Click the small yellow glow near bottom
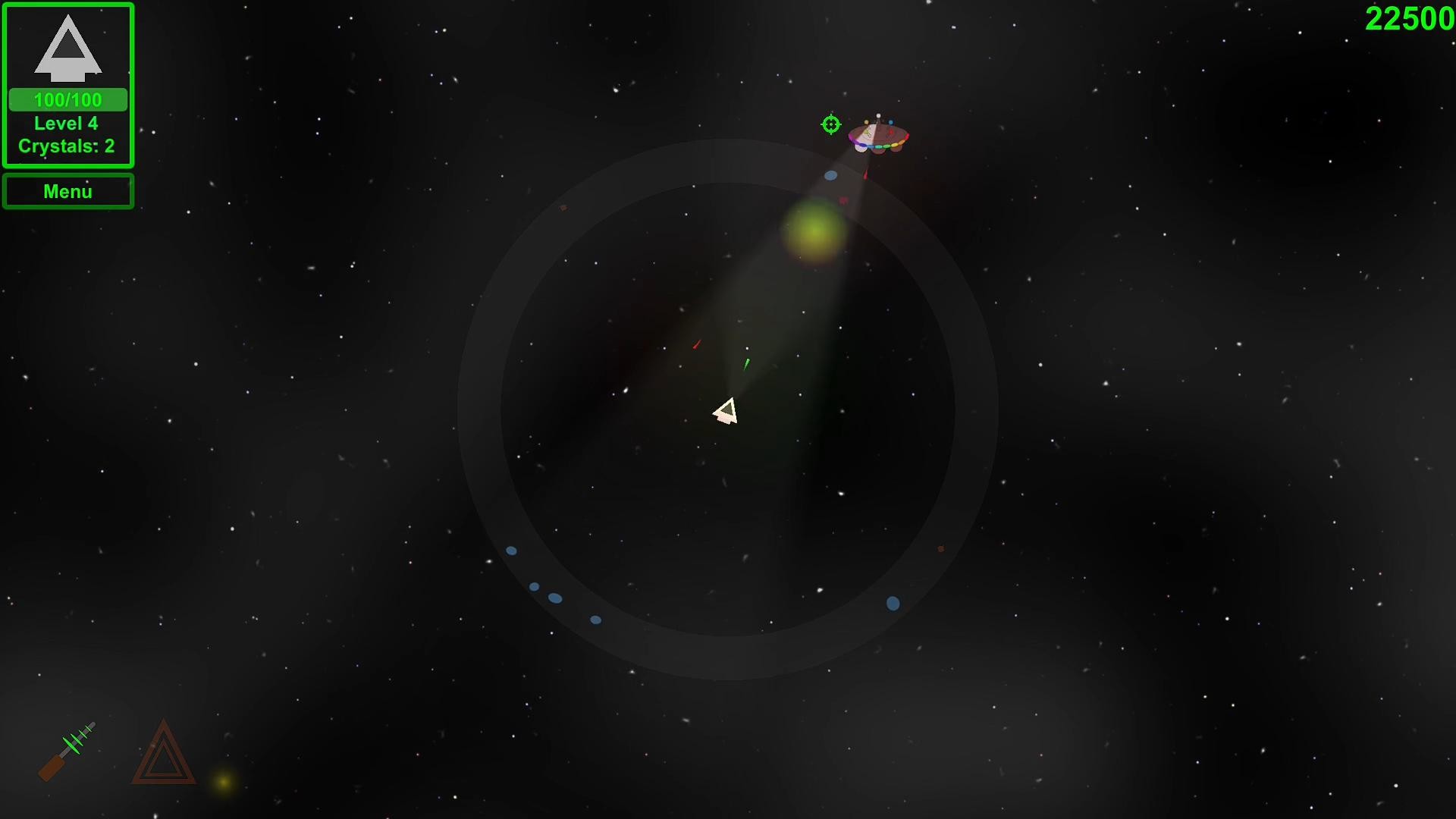 221,780
